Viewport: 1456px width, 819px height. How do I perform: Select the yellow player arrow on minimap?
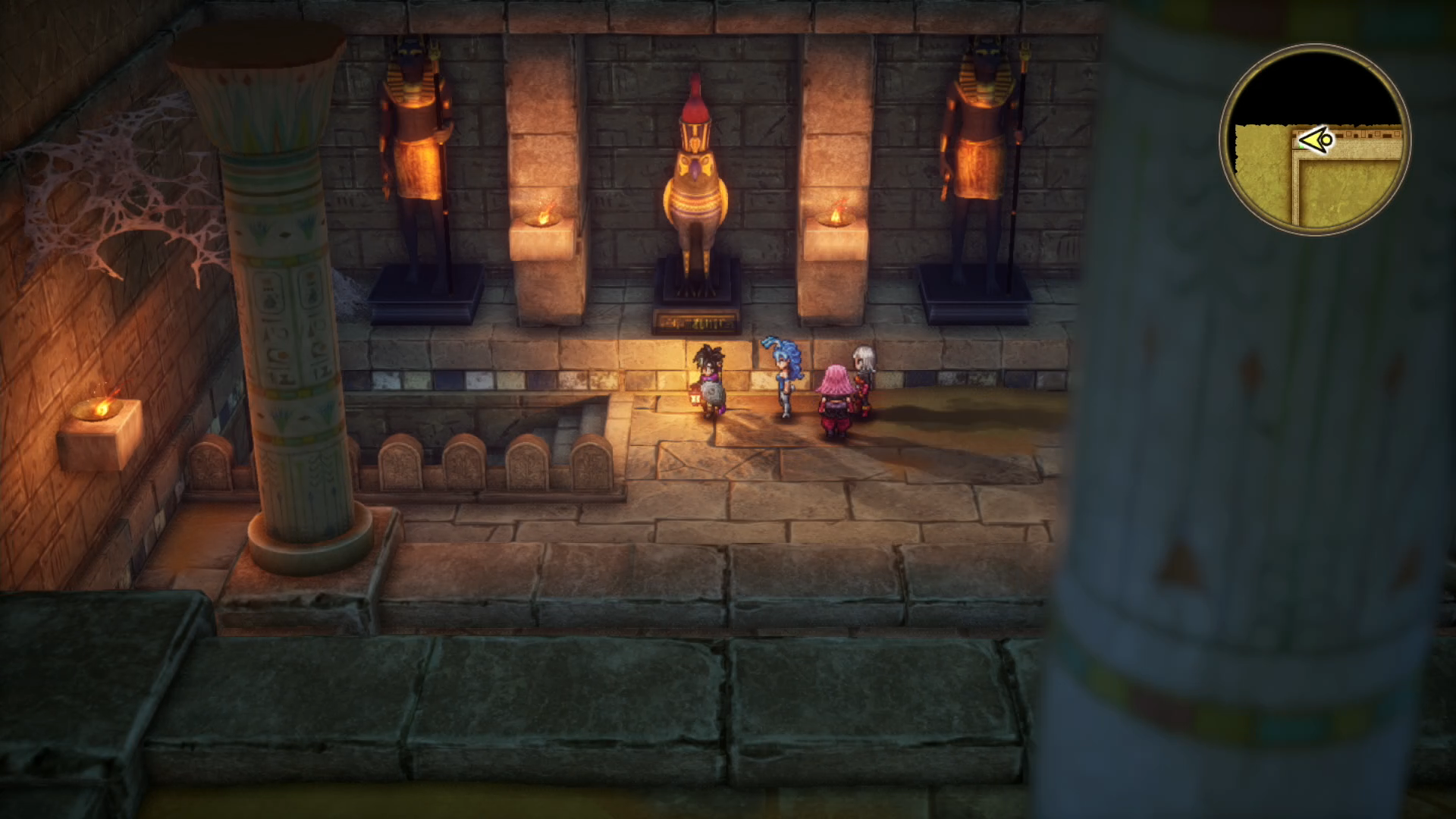pos(1315,140)
